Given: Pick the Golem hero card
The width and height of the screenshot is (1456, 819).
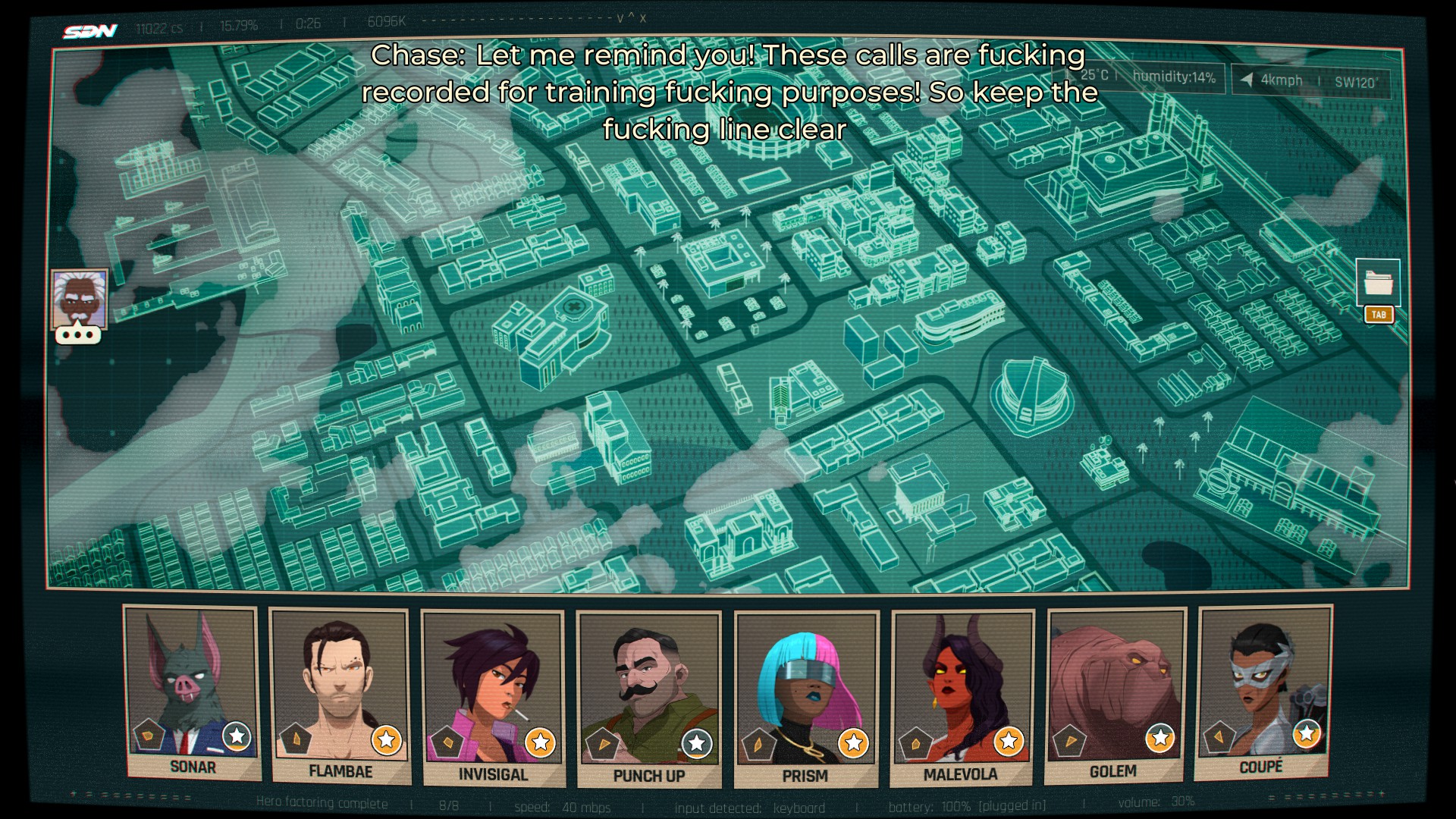Looking at the screenshot, I should [1114, 695].
